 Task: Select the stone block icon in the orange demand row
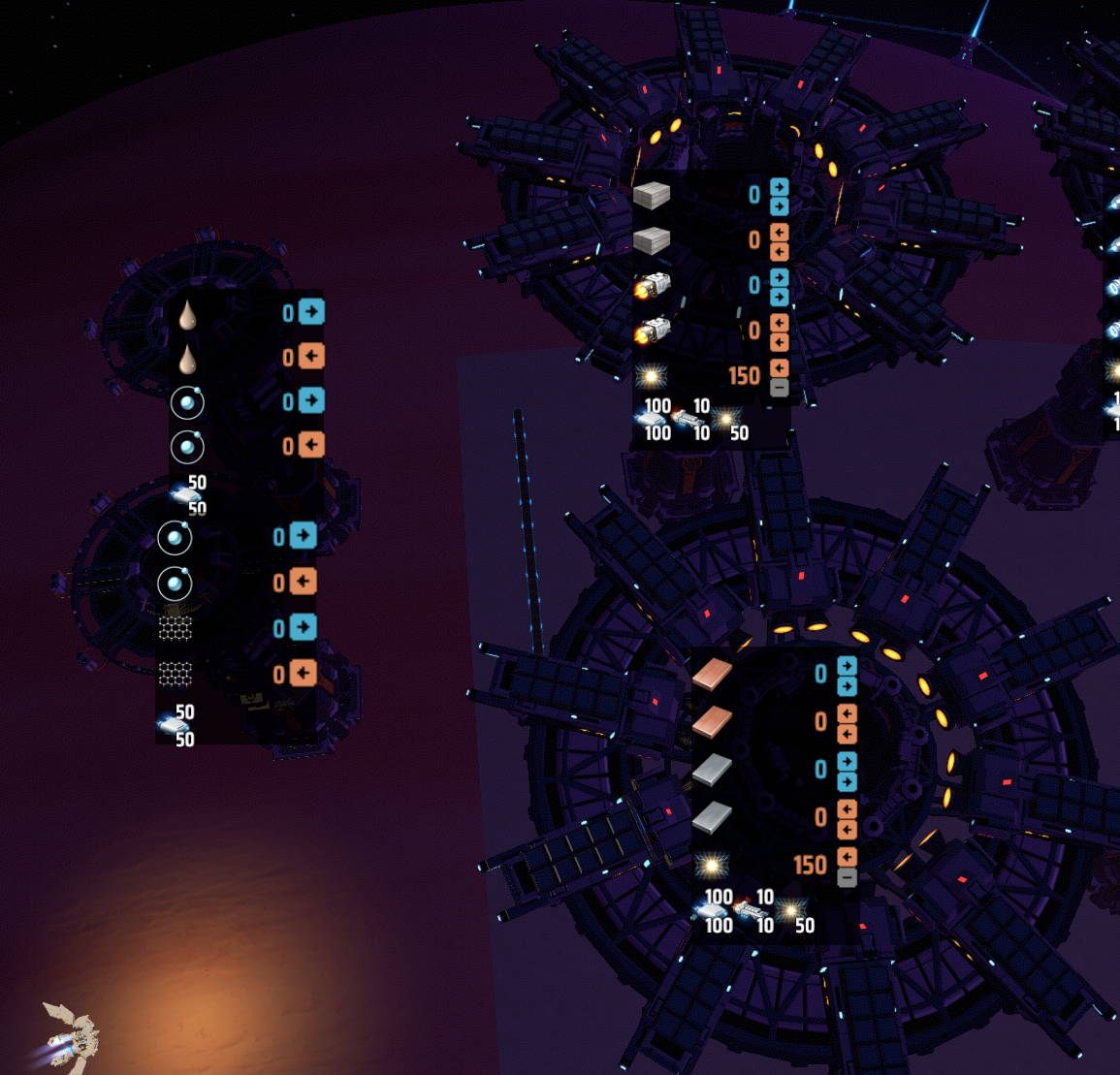point(652,239)
